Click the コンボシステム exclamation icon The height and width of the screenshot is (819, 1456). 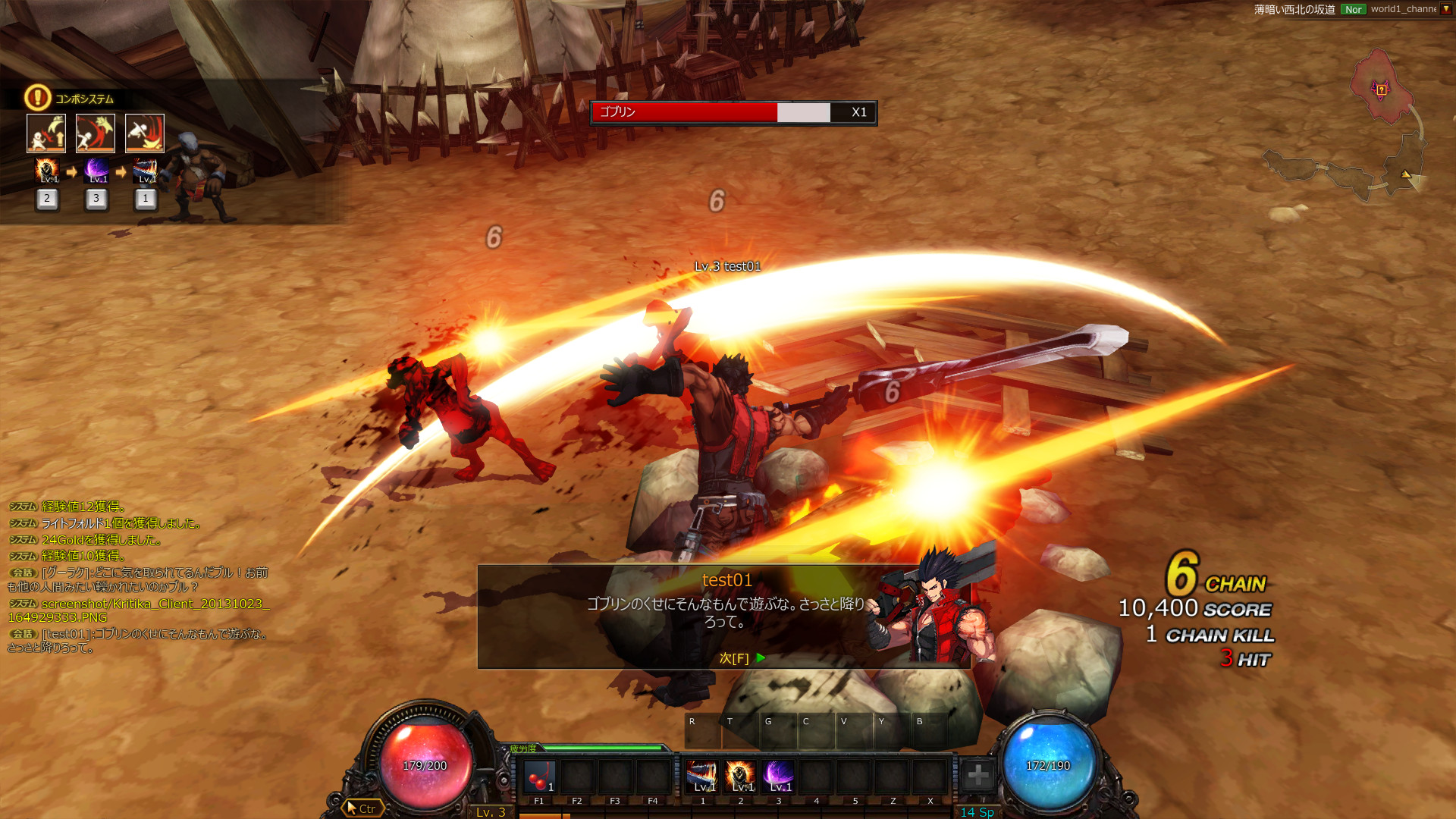[37, 98]
